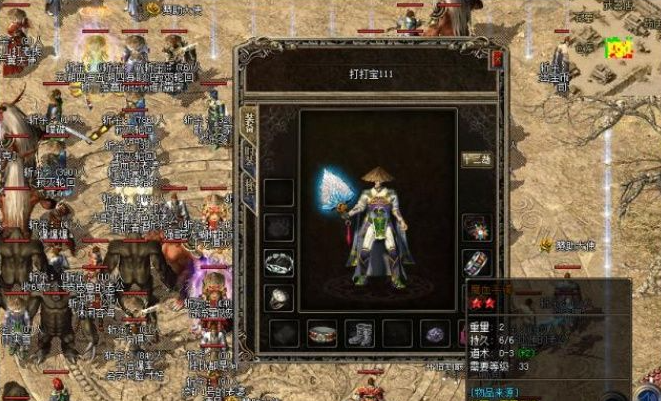The image size is (661, 401).
Task: Select the belt slot in the bottom row
Action: click(x=322, y=333)
